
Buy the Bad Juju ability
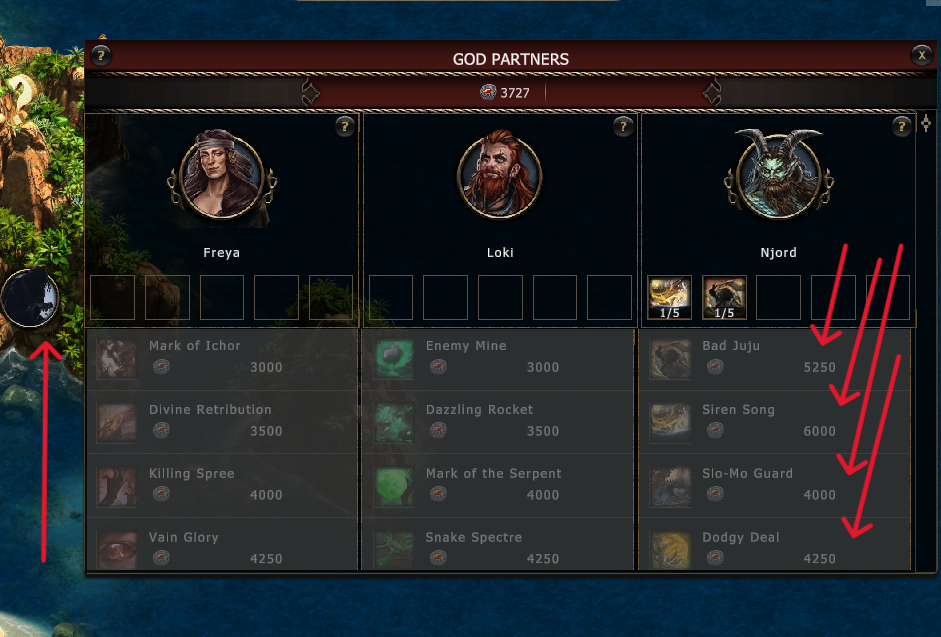coord(775,358)
